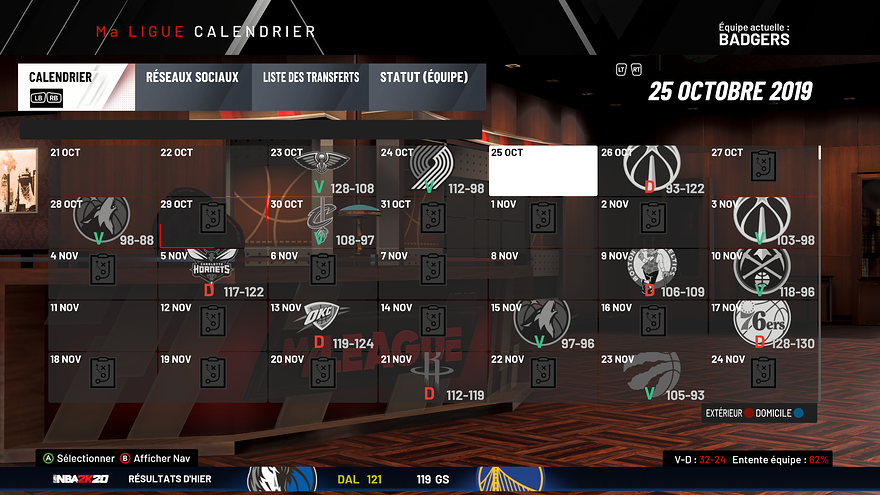Choose the 15 Nov game won 97-96
Viewport: 880px width, 495px height.
pos(543,325)
